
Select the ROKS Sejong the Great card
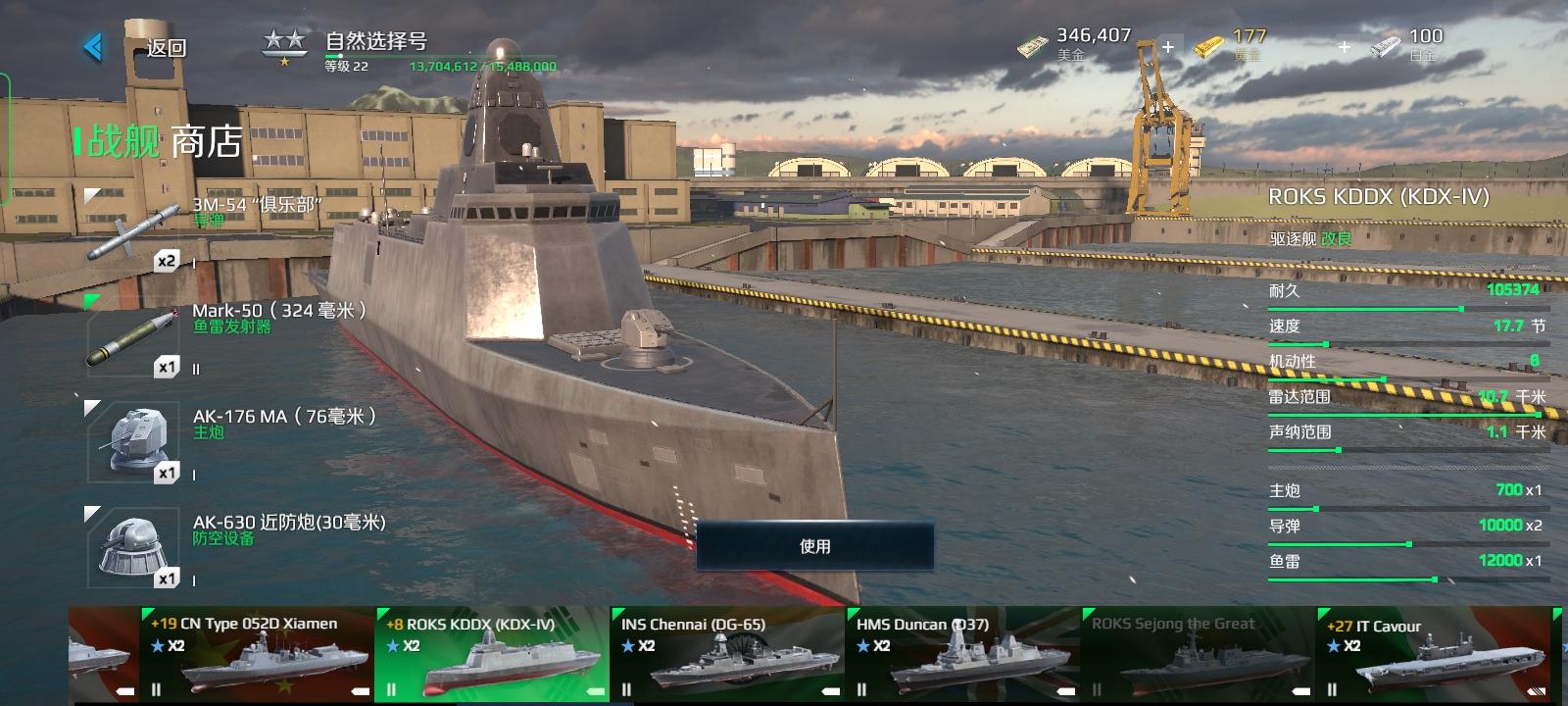(1197, 655)
